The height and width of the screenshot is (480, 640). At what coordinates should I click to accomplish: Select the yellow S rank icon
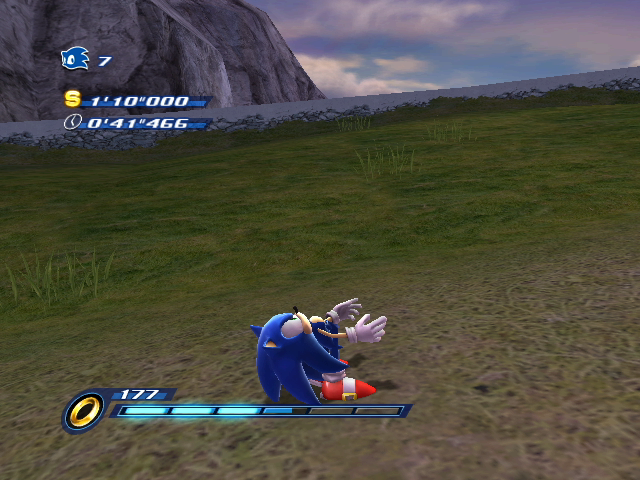coord(72,98)
